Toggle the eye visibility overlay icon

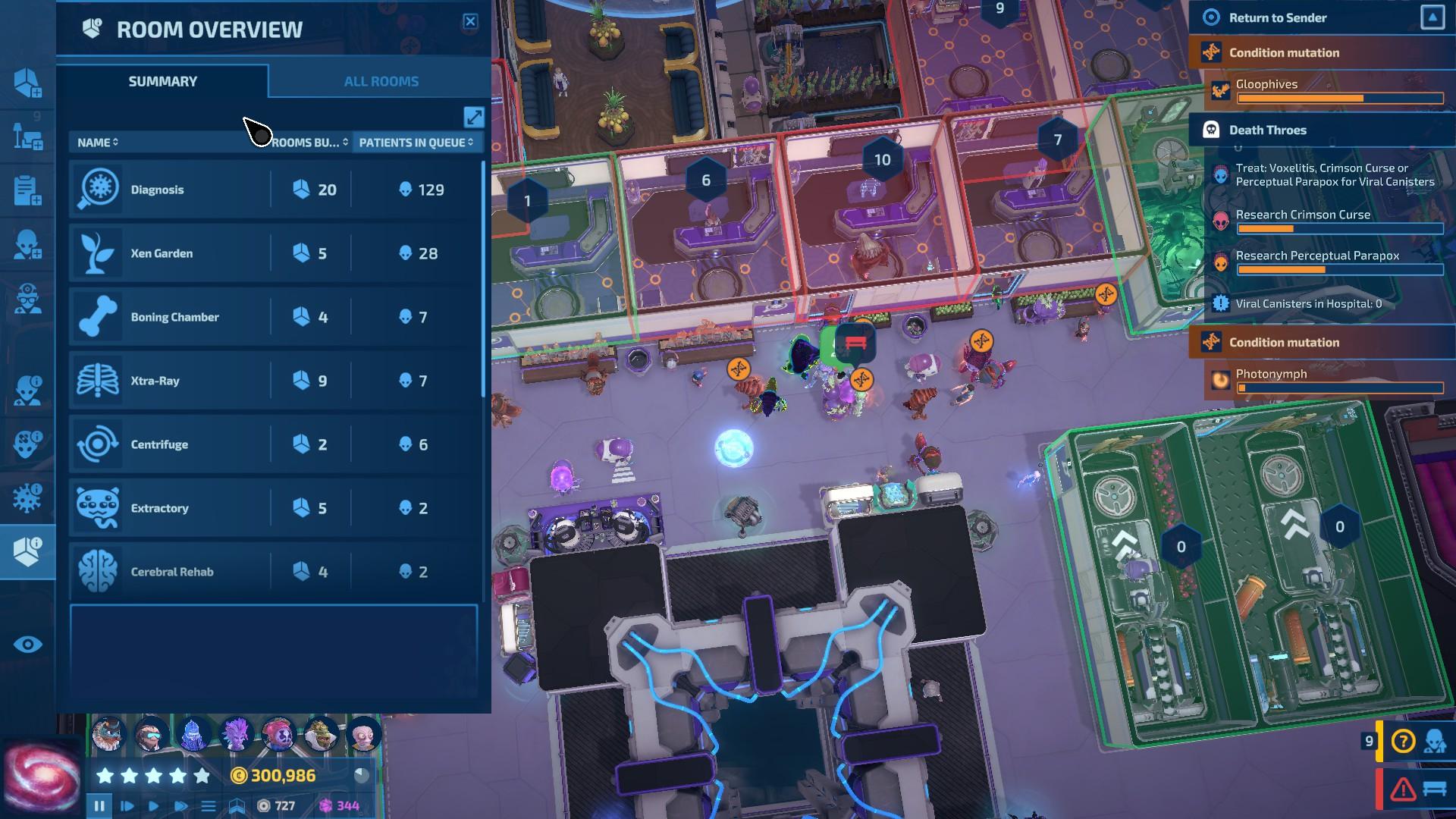click(x=27, y=645)
